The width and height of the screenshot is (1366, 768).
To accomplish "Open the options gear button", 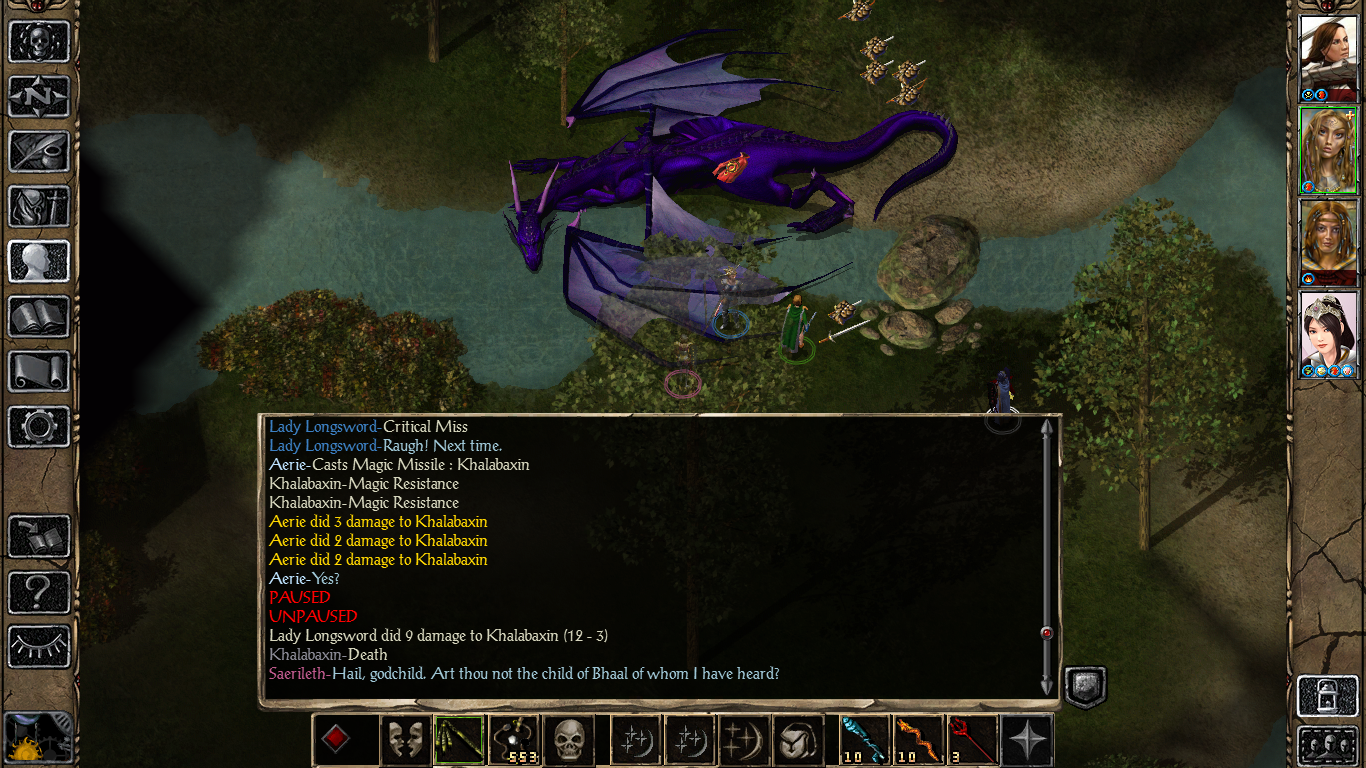I will [39, 427].
